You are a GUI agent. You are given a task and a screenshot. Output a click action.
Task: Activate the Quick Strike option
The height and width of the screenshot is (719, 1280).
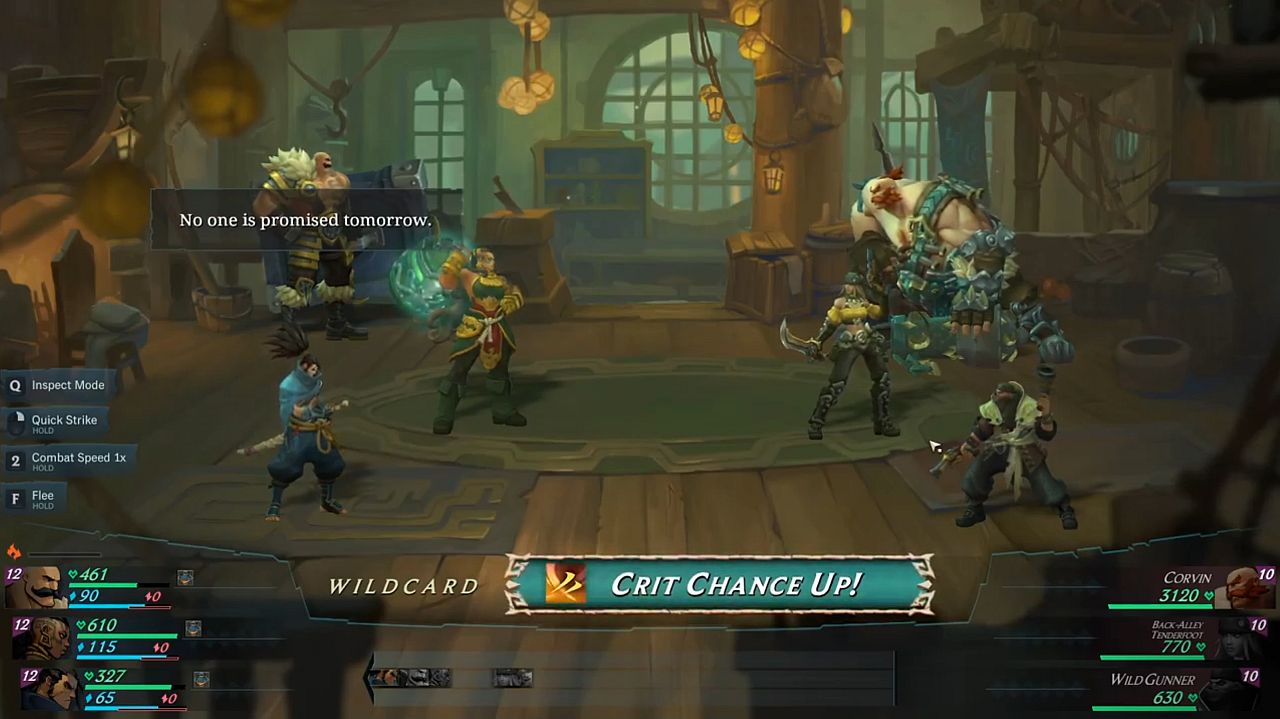coord(55,422)
